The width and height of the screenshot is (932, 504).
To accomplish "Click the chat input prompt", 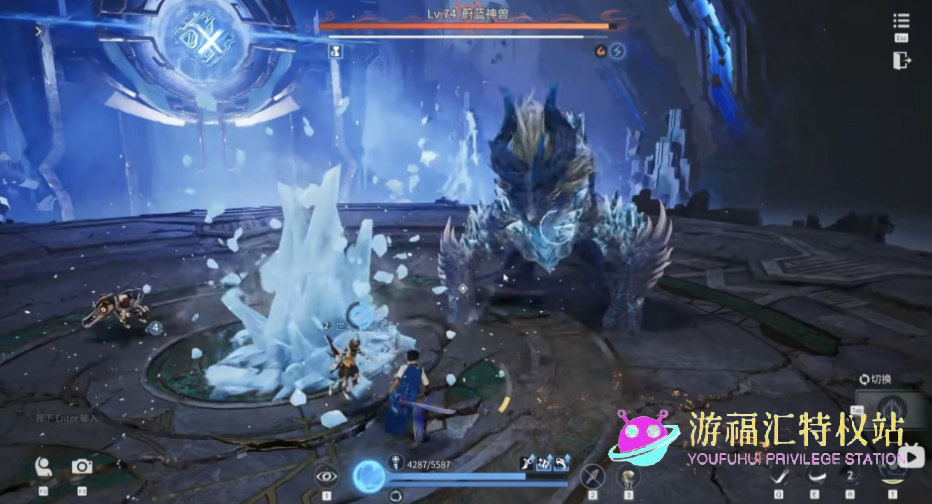I will (68, 417).
